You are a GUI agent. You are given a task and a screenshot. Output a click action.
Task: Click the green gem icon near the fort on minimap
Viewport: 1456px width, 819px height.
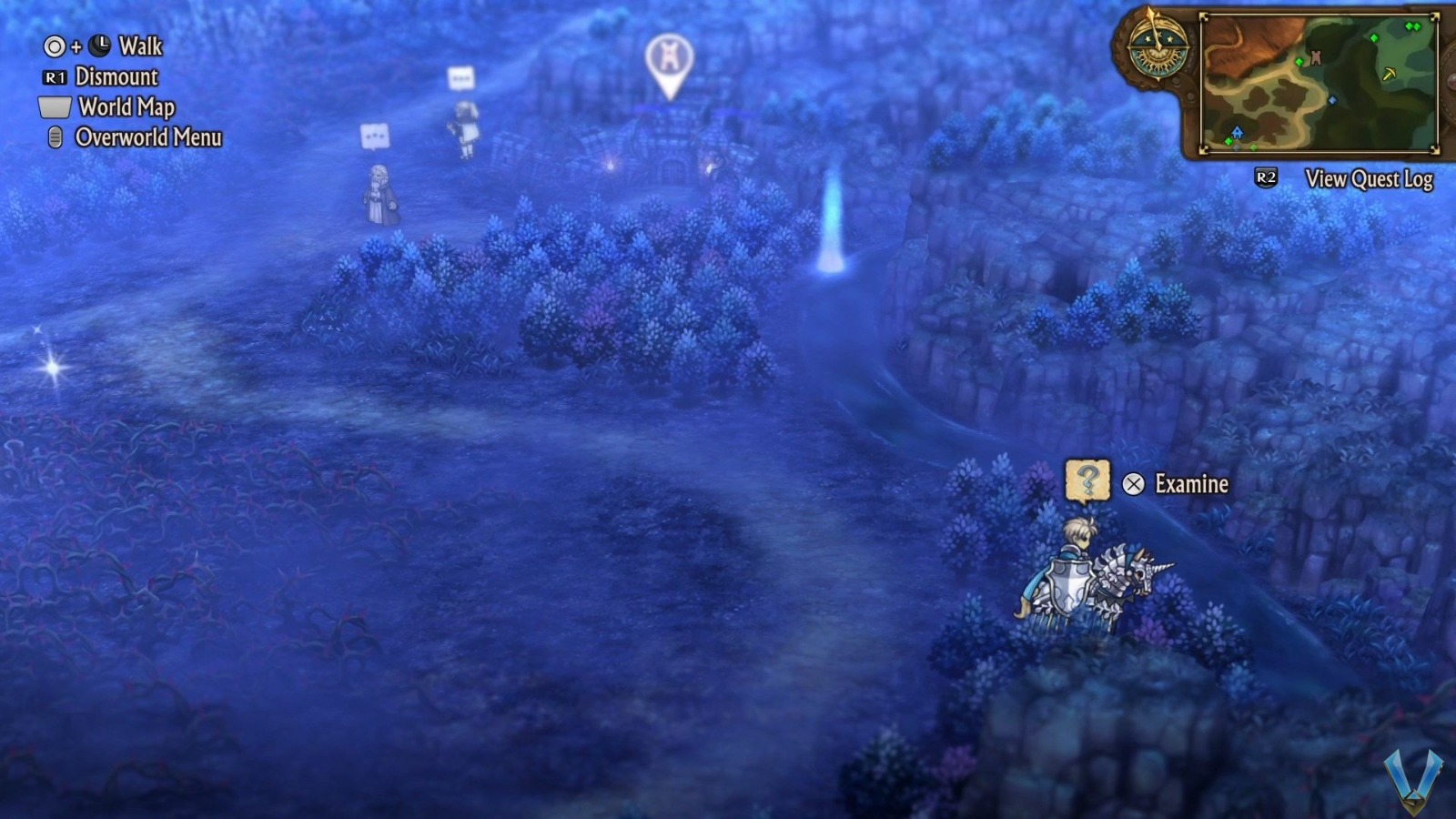pos(1299,62)
